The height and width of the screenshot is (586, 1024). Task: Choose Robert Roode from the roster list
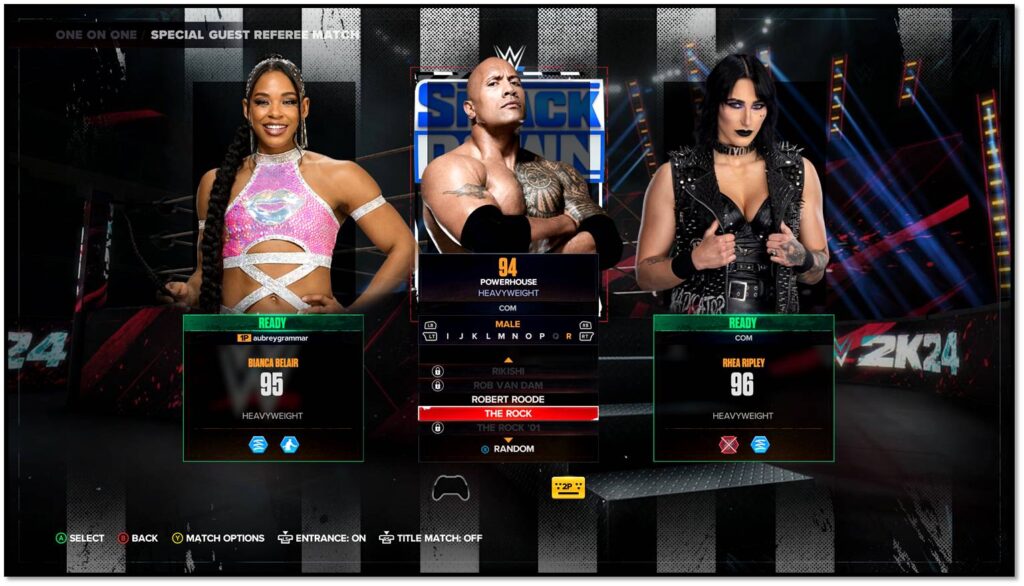(x=508, y=399)
